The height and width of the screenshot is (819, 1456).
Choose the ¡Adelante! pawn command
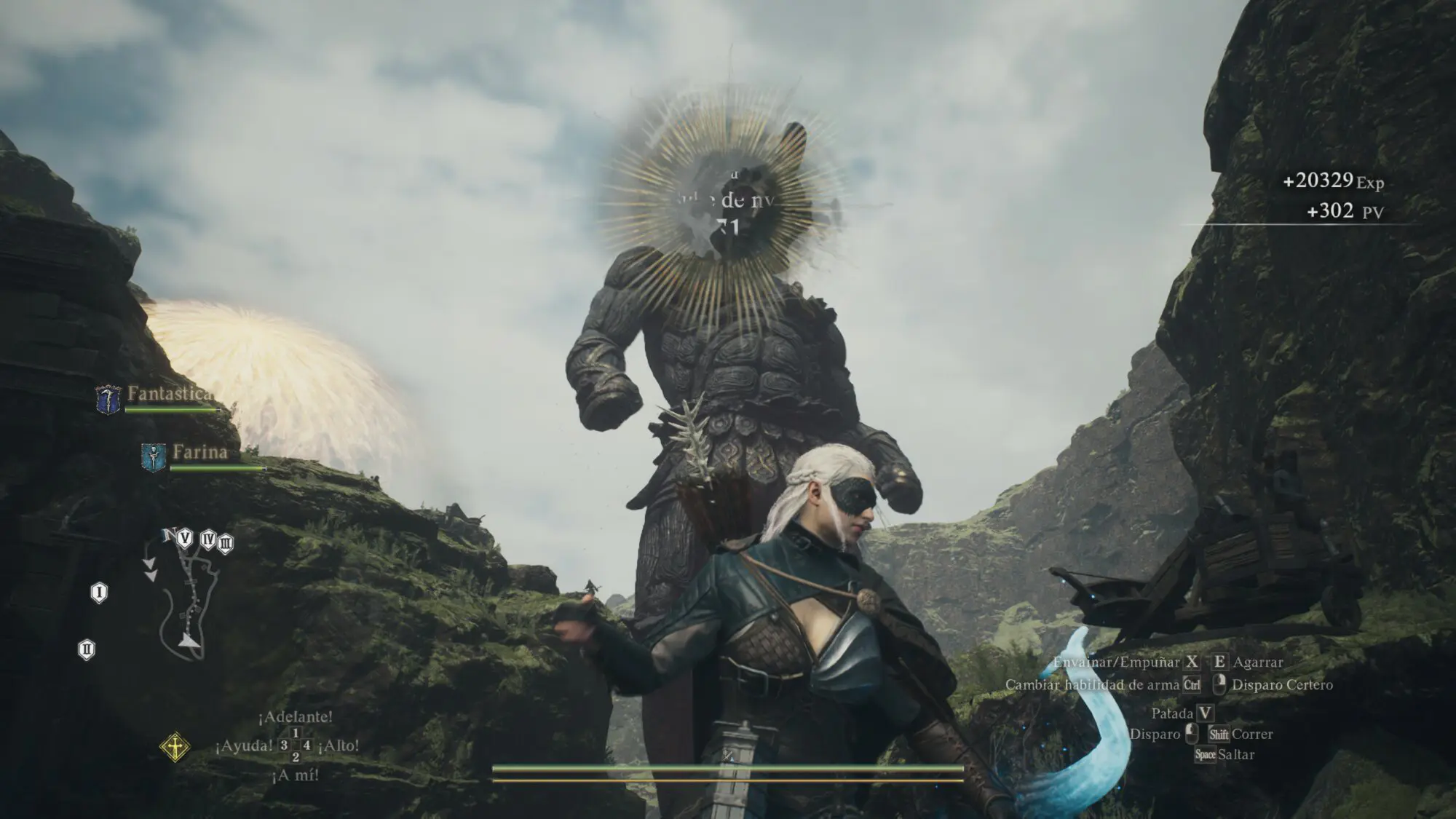click(x=296, y=717)
